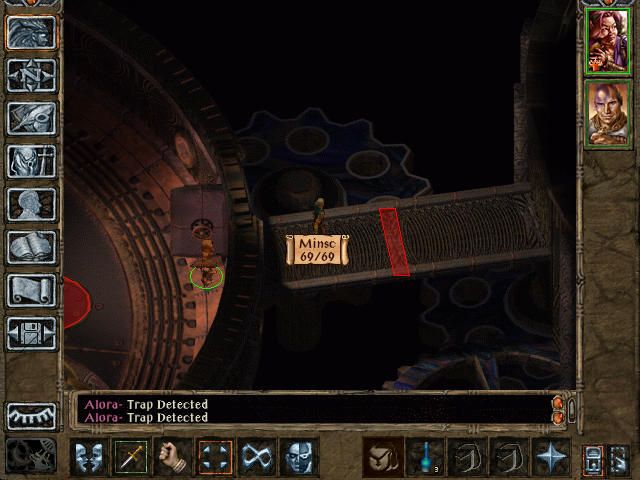The height and width of the screenshot is (480, 640).
Task: Rest the party with the closed-eye button
Action: coord(31,415)
